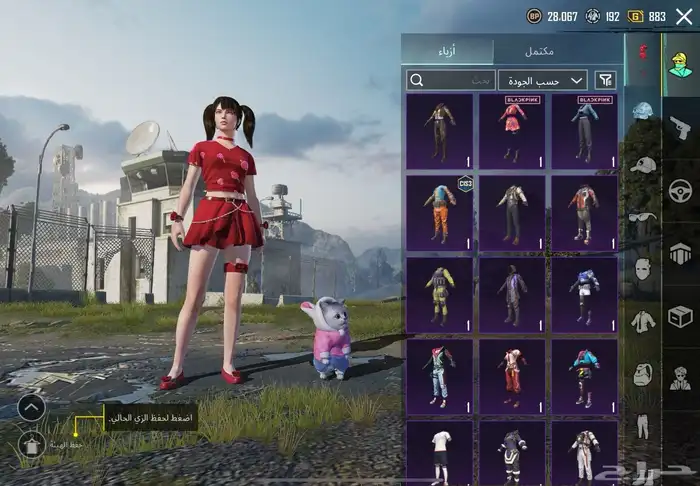Screen dimensions: 700x486
Task: Open the pants category
Action: 642,425
